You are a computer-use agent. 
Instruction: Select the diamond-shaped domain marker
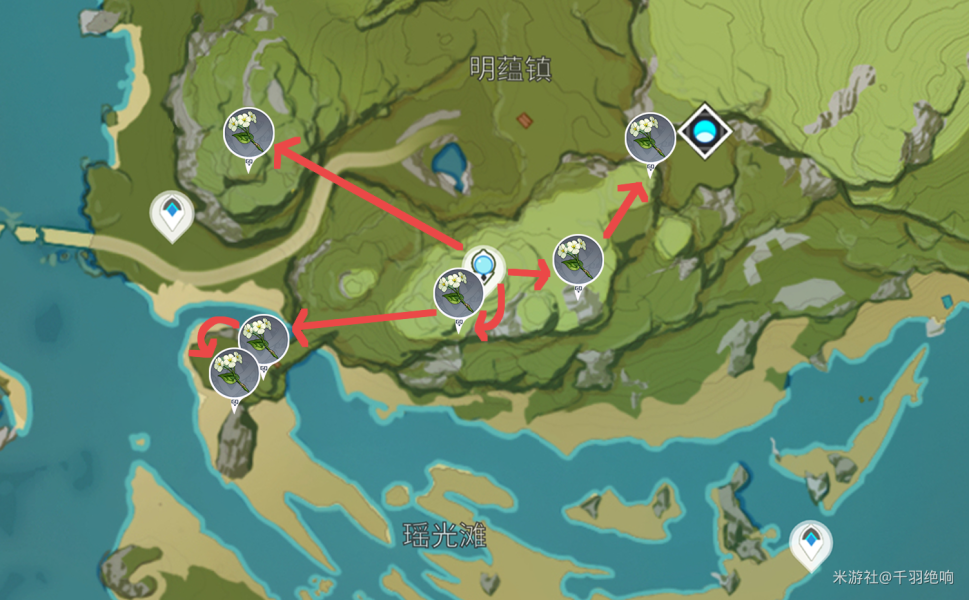[705, 130]
